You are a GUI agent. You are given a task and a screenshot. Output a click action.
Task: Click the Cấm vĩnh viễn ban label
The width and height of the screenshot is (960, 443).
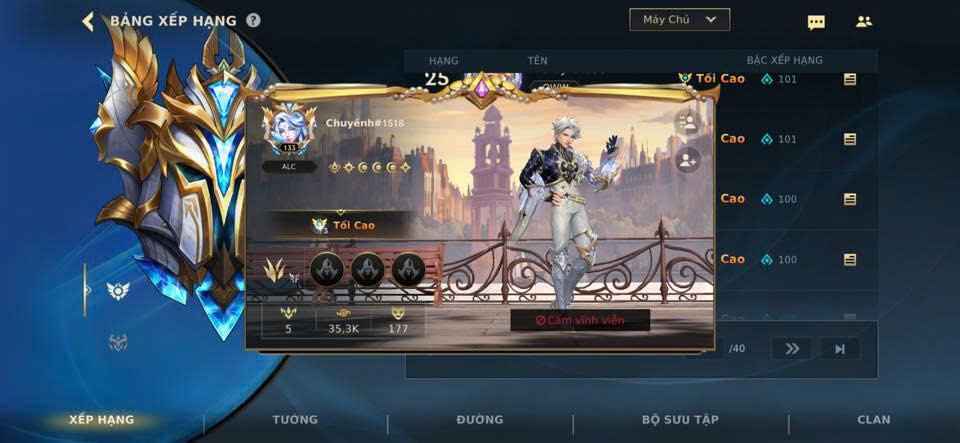tap(580, 320)
